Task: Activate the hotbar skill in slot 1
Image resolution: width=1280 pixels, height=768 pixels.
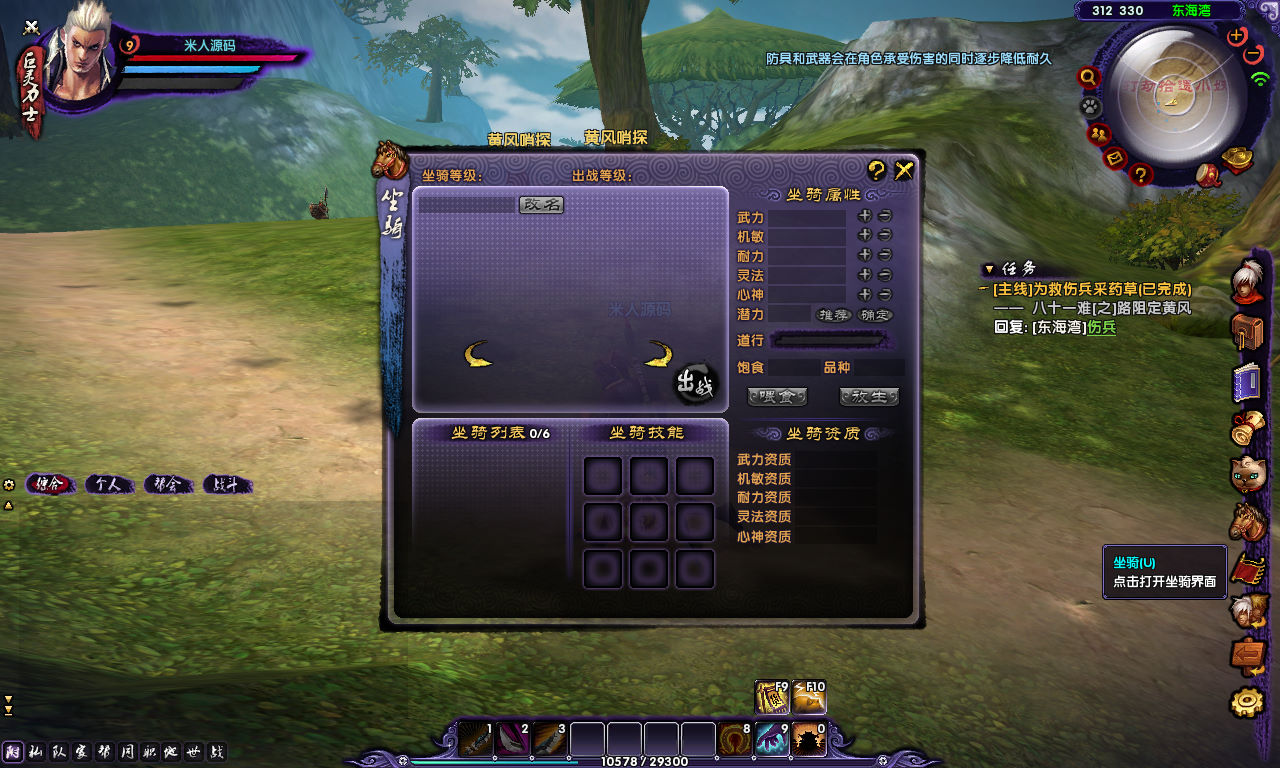Action: [x=476, y=741]
